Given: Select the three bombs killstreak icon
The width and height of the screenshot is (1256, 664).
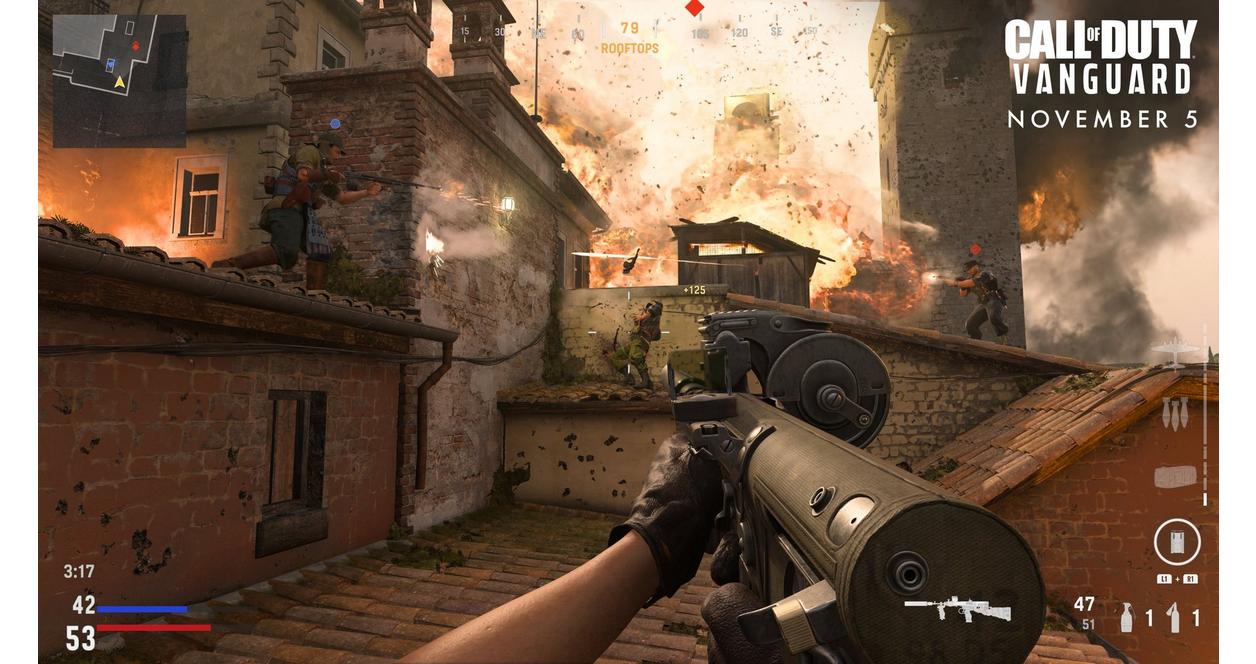Looking at the screenshot, I should [1175, 412].
